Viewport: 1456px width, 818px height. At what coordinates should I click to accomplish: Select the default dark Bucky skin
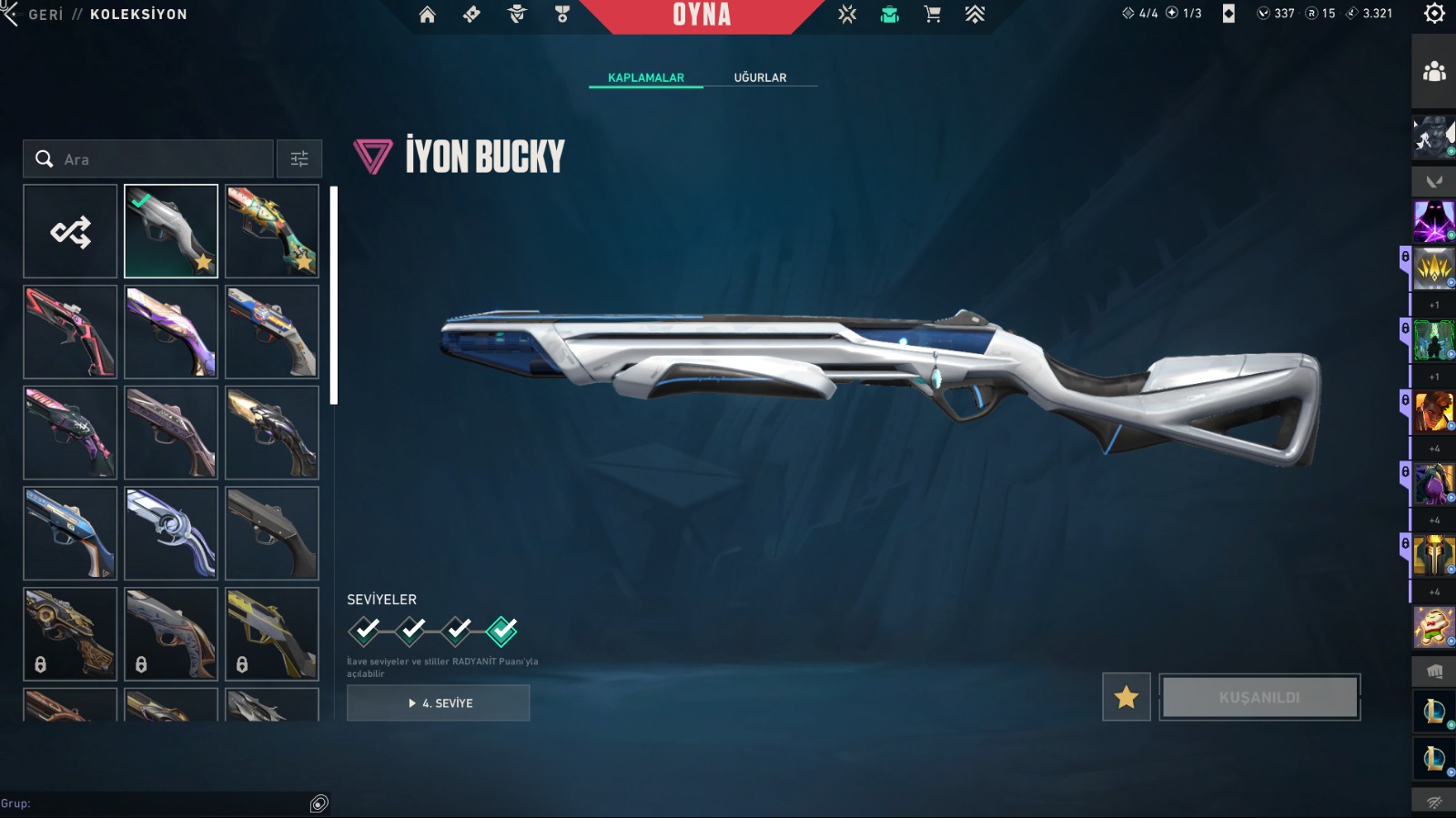(x=272, y=533)
